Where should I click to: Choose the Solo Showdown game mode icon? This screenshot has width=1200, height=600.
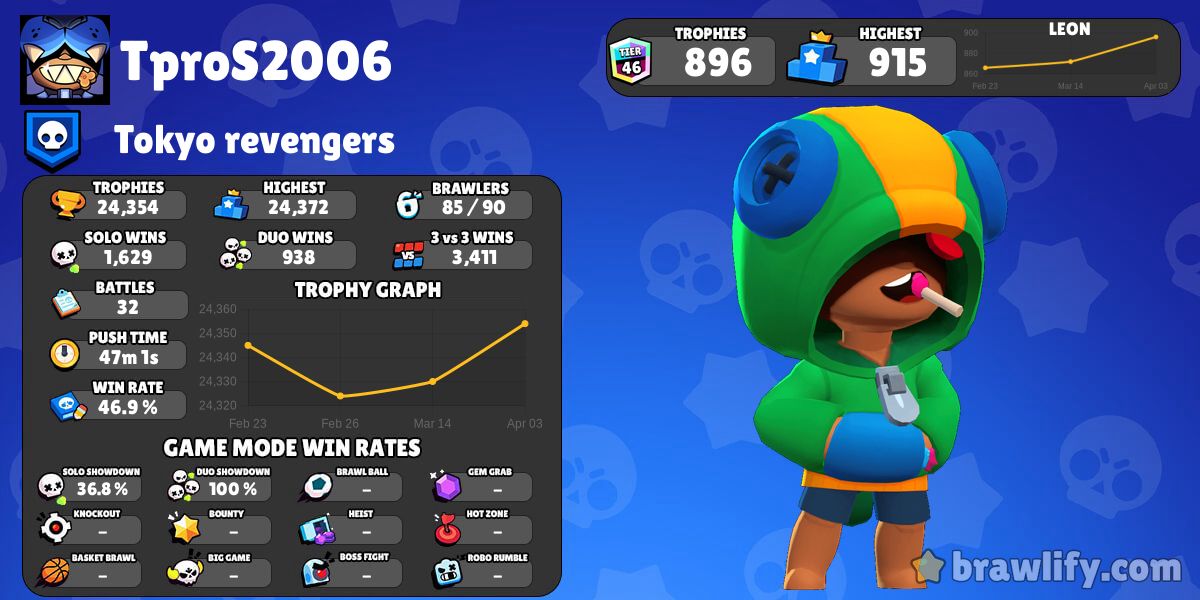(x=52, y=486)
